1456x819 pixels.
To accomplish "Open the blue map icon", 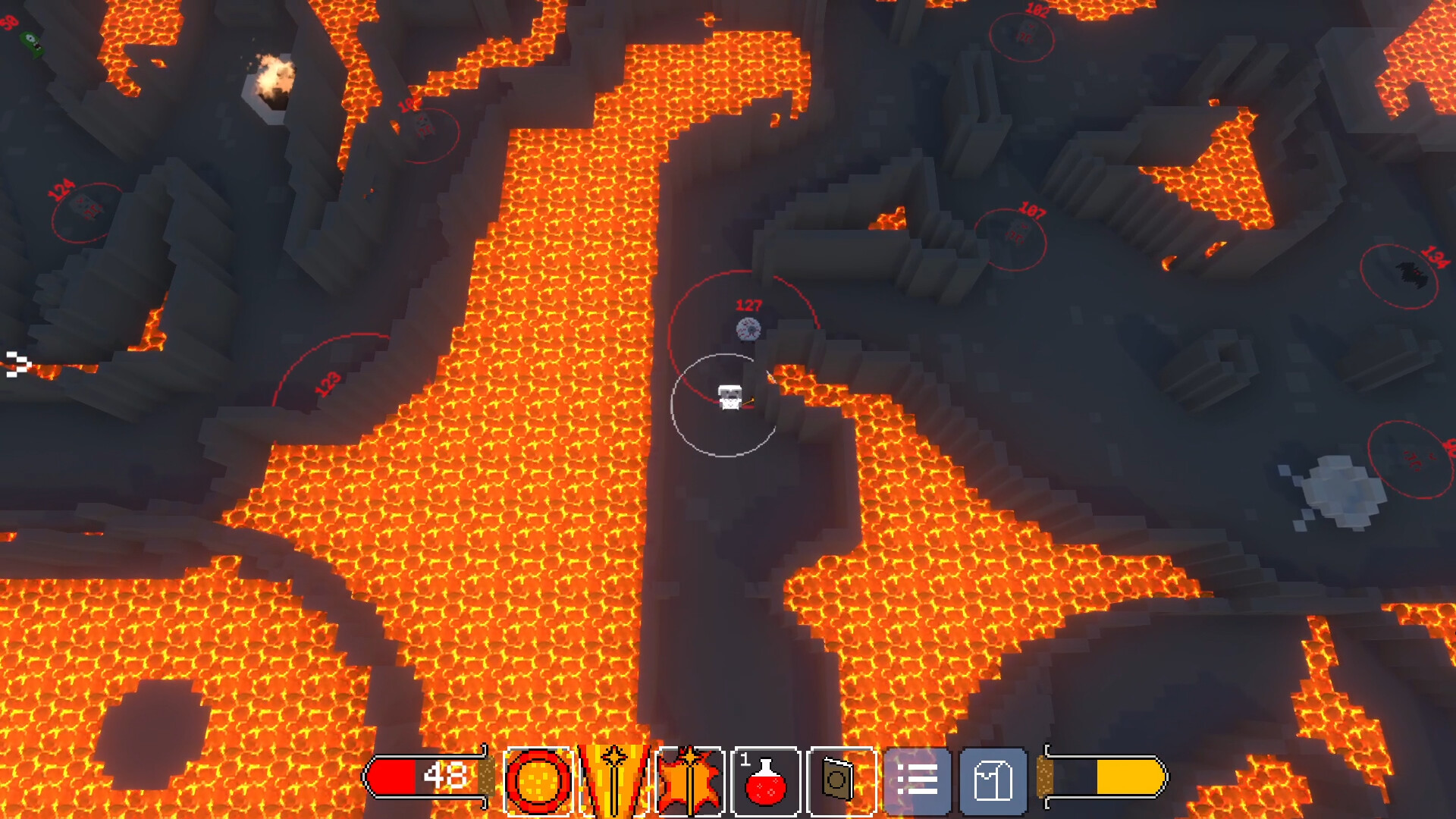I will coord(993,779).
